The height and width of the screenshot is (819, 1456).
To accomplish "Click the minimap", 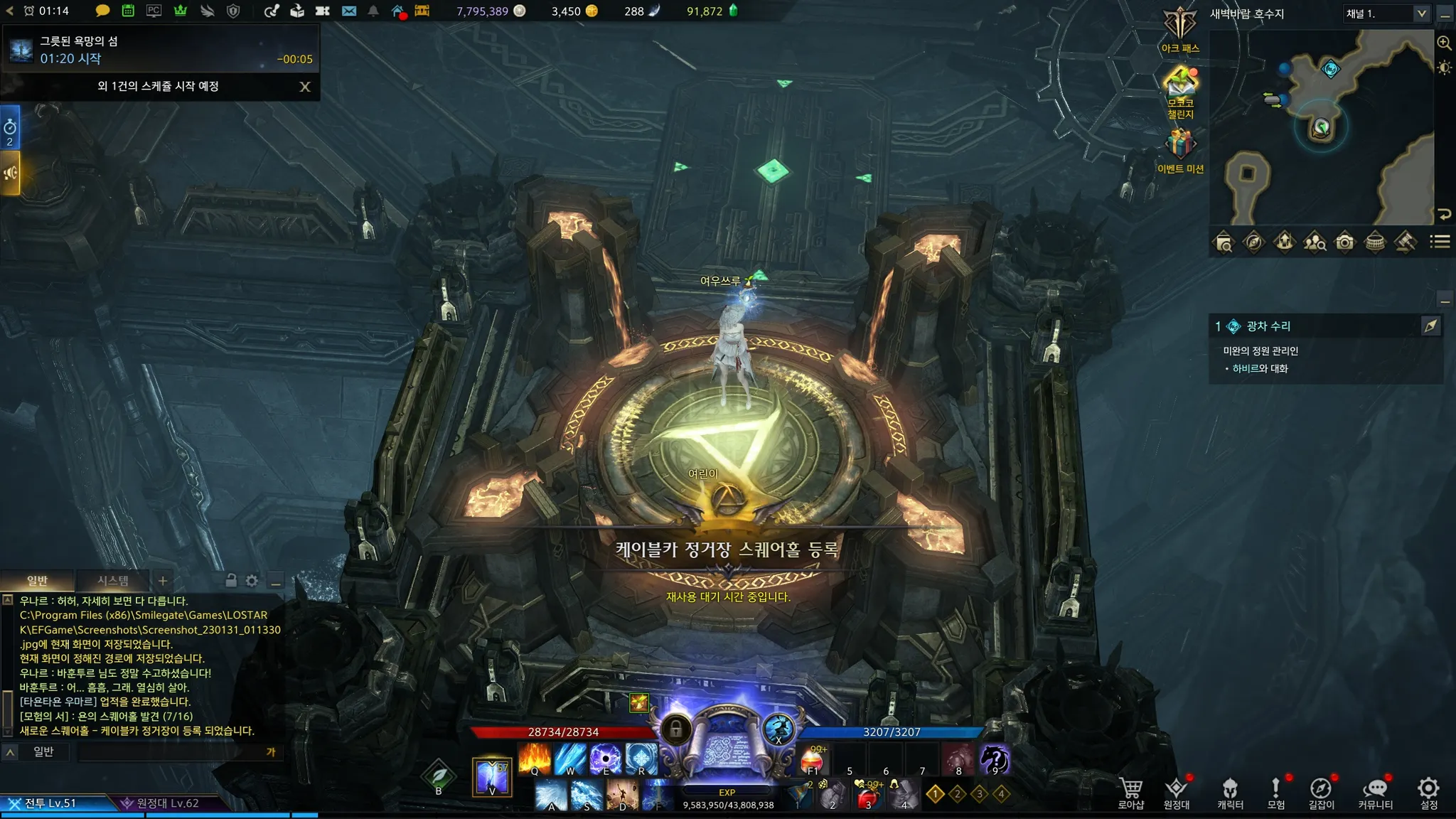I will click(x=1322, y=128).
